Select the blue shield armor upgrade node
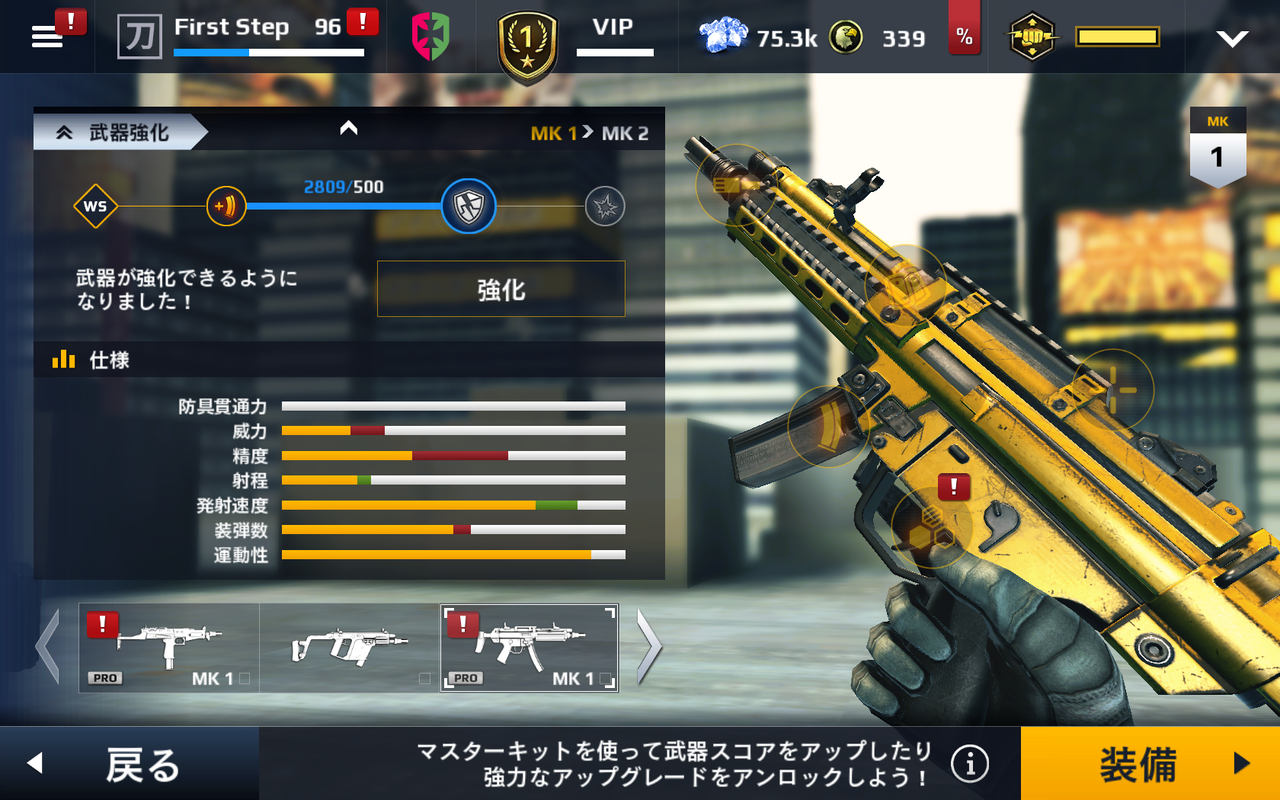Viewport: 1280px width, 800px height. (467, 208)
